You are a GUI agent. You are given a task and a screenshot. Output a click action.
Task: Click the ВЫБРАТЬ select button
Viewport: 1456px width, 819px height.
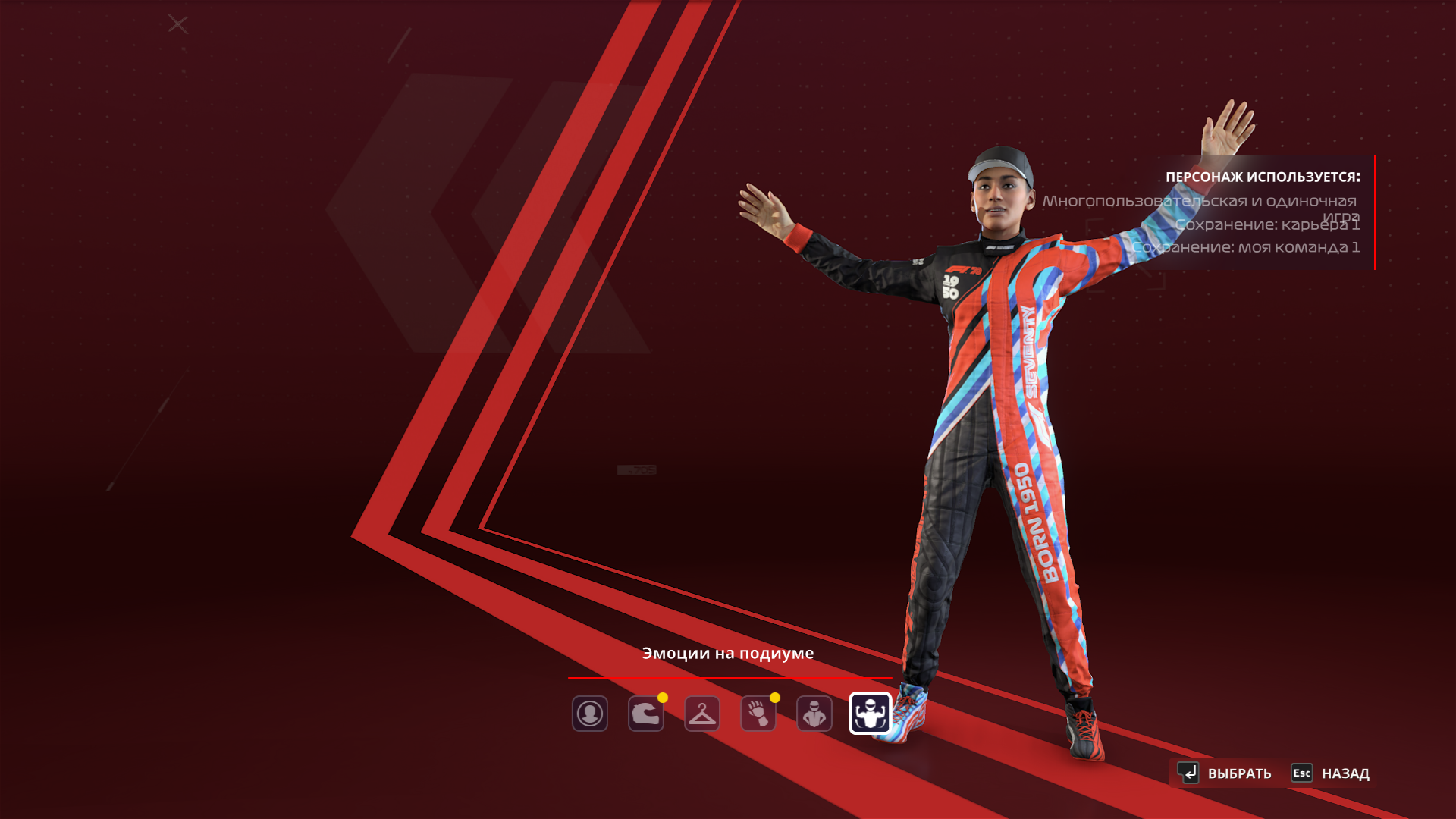[x=1225, y=773]
